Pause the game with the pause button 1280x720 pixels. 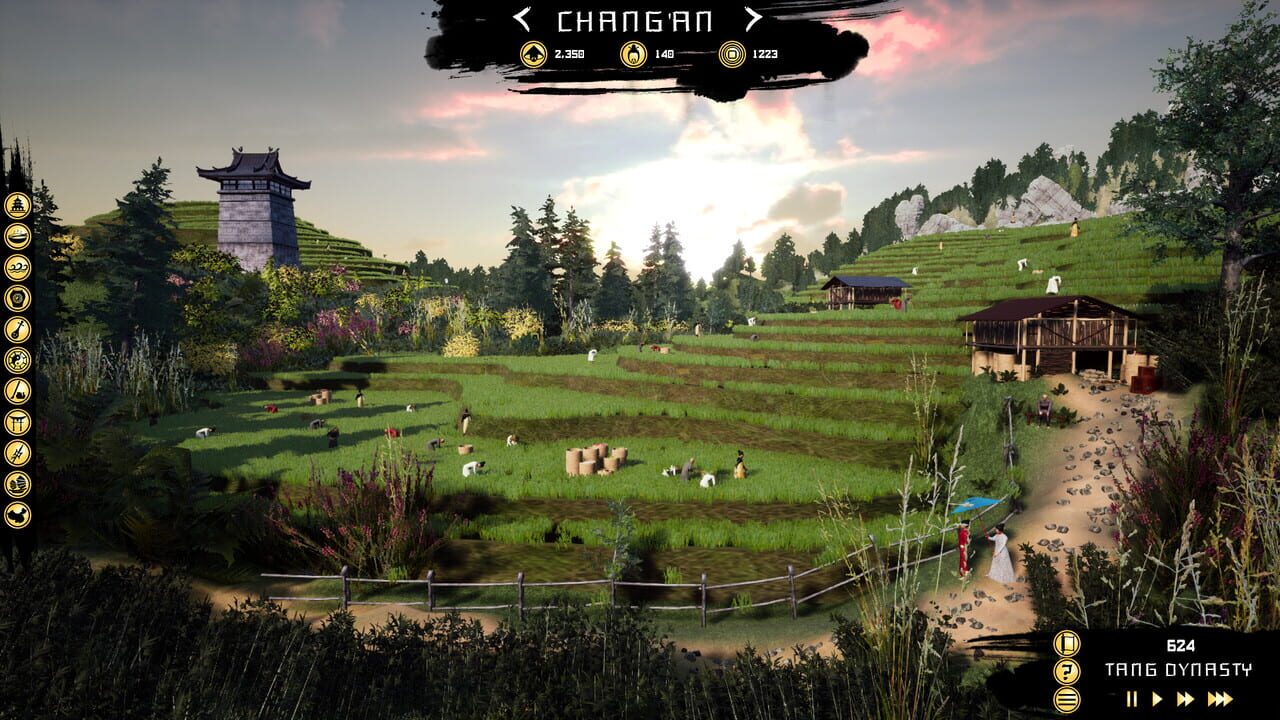1132,698
